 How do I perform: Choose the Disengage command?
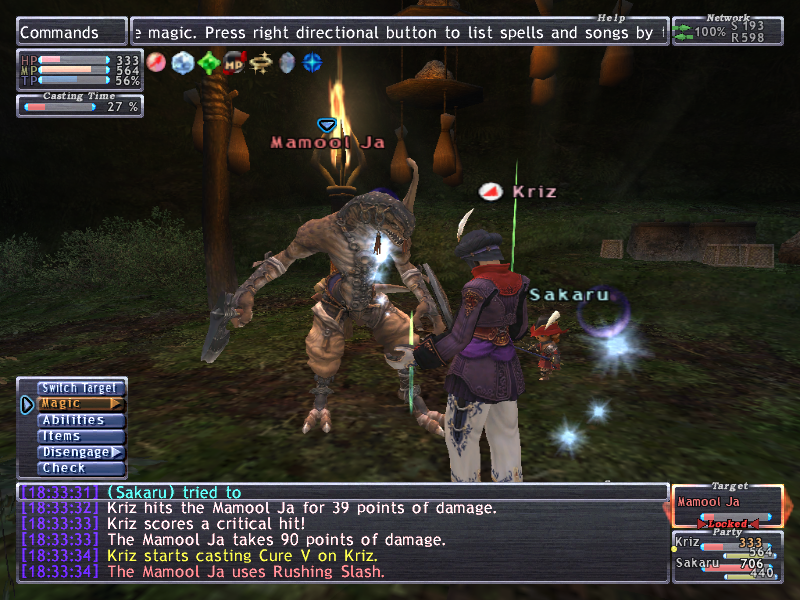coord(81,452)
